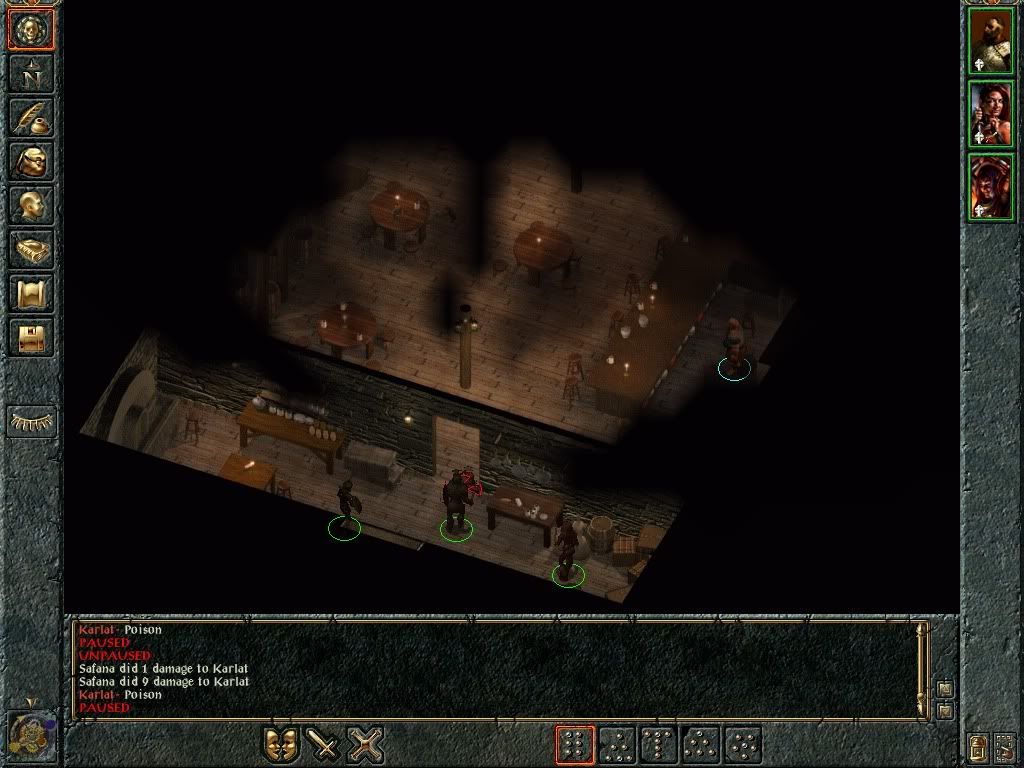The width and height of the screenshot is (1024, 768).
Task: Open the area map with the compass icon
Action: pos(31,74)
